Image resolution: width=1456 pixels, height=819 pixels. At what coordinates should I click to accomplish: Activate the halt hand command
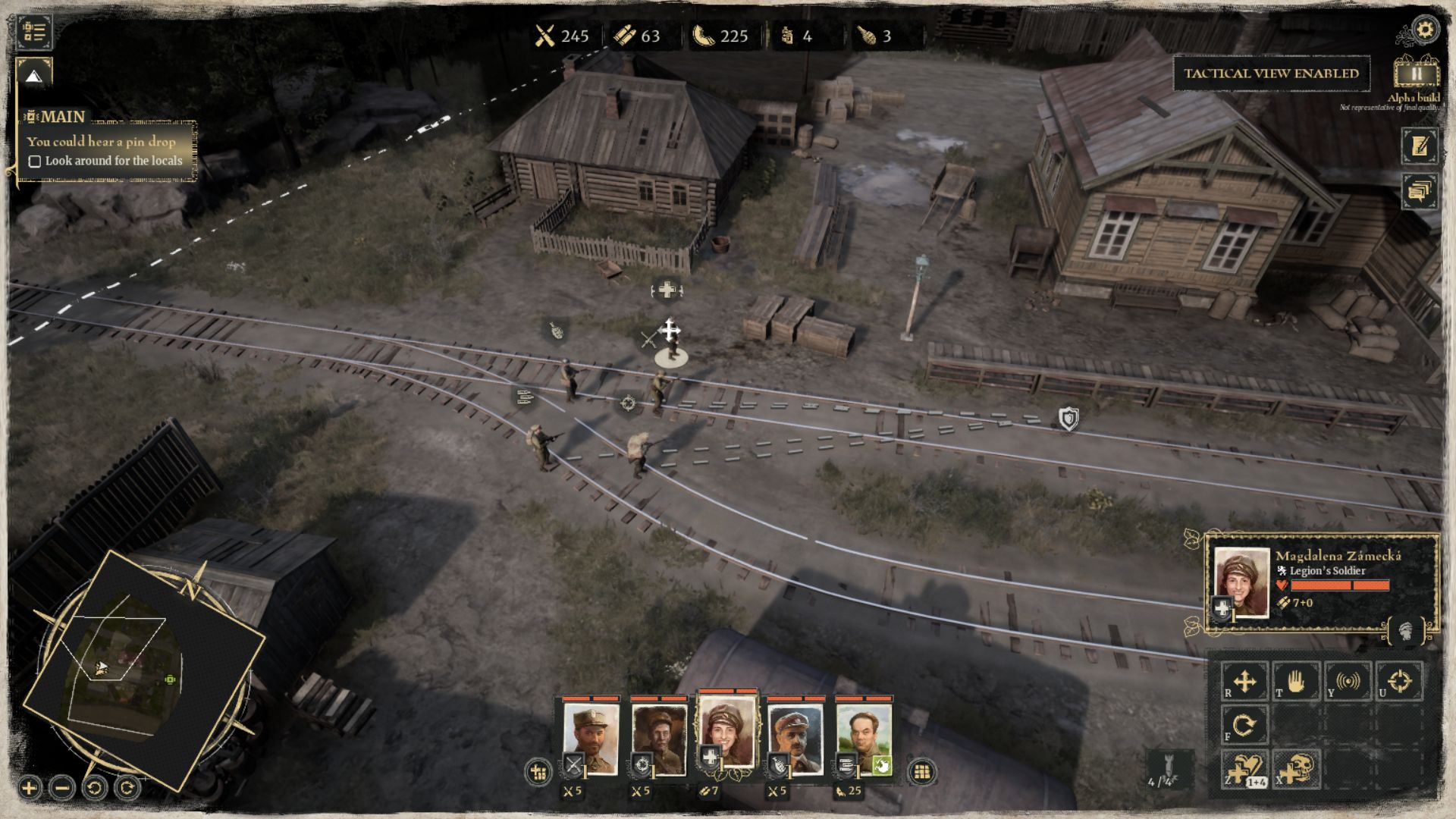1296,681
